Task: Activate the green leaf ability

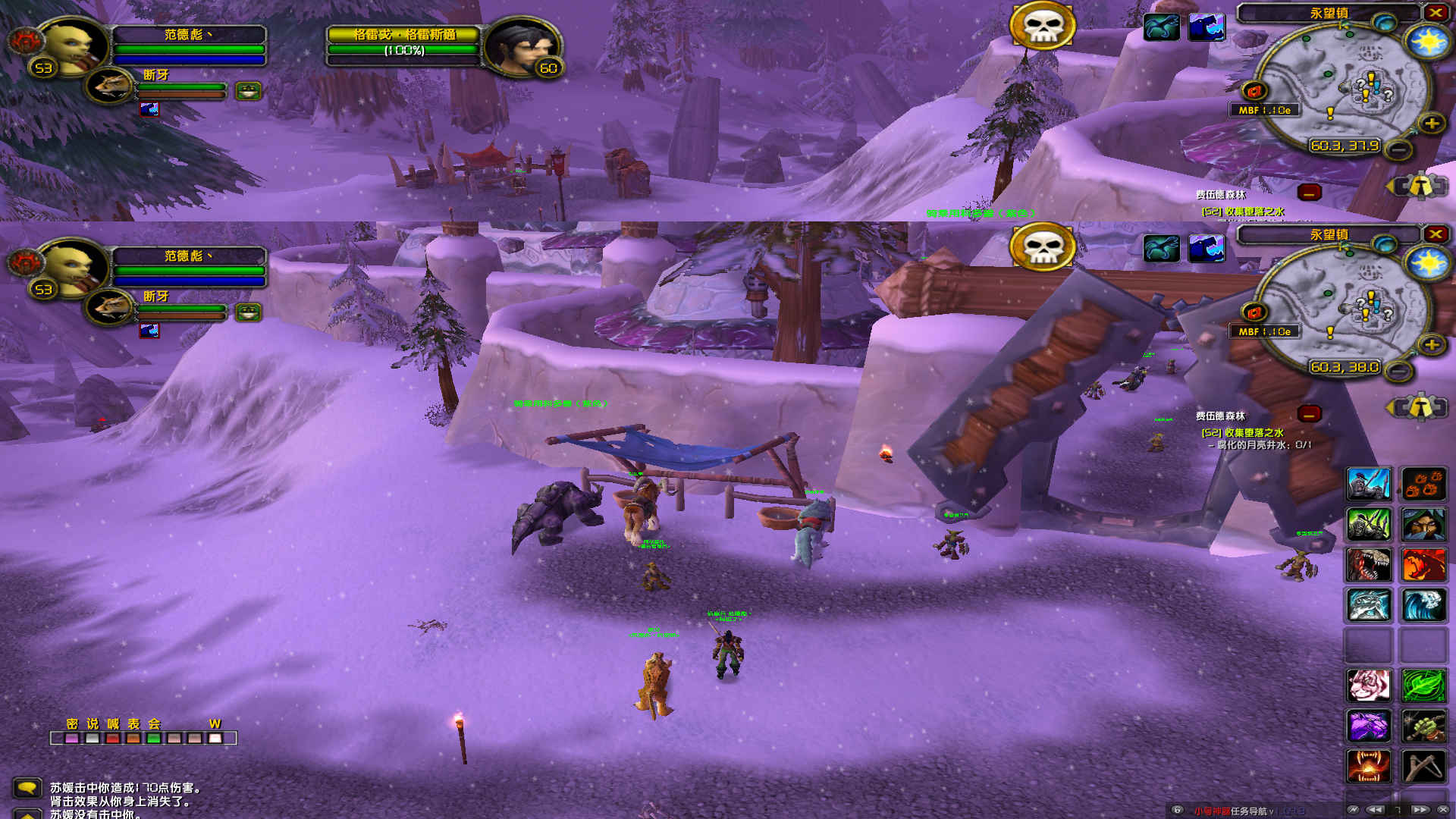Action: pyautogui.click(x=1423, y=686)
